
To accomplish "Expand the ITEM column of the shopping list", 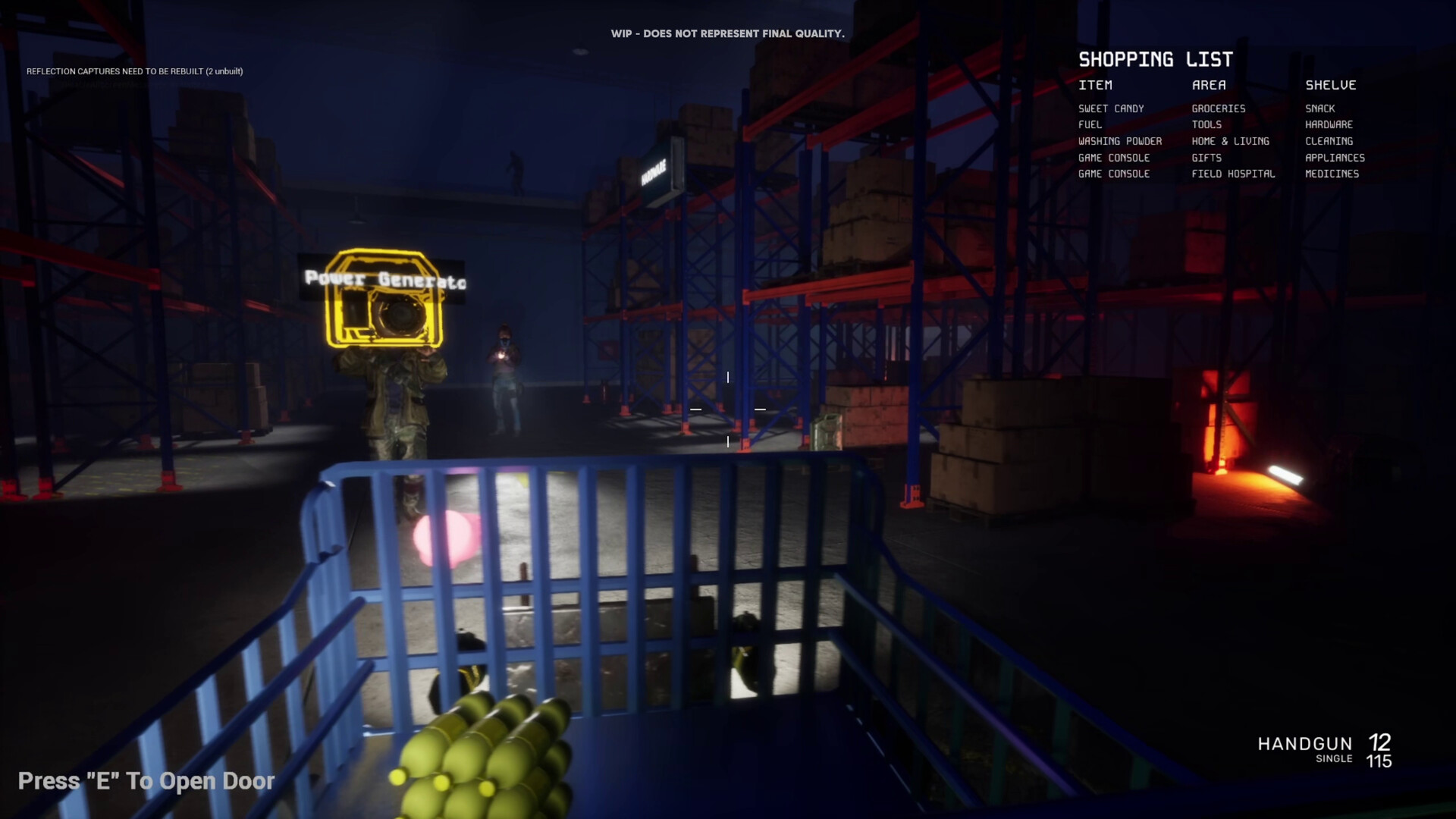I will (1097, 85).
